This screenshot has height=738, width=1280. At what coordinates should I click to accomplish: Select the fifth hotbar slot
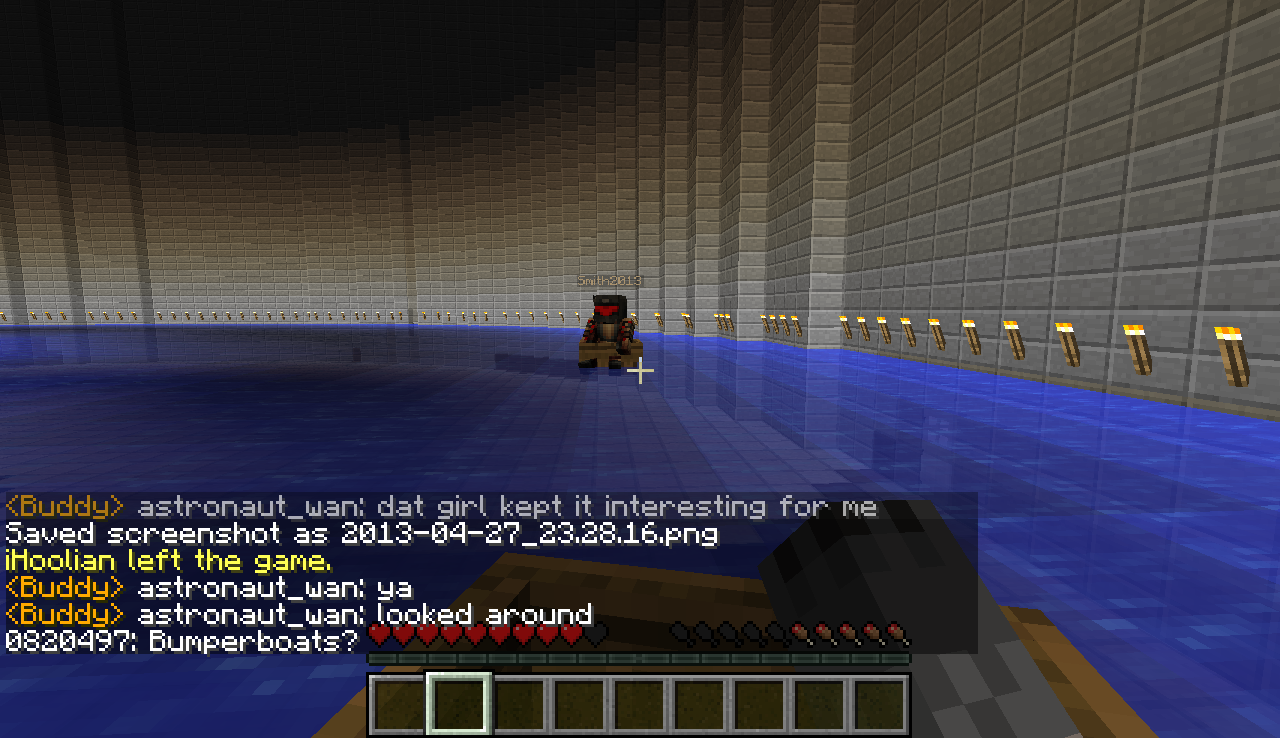point(640,702)
